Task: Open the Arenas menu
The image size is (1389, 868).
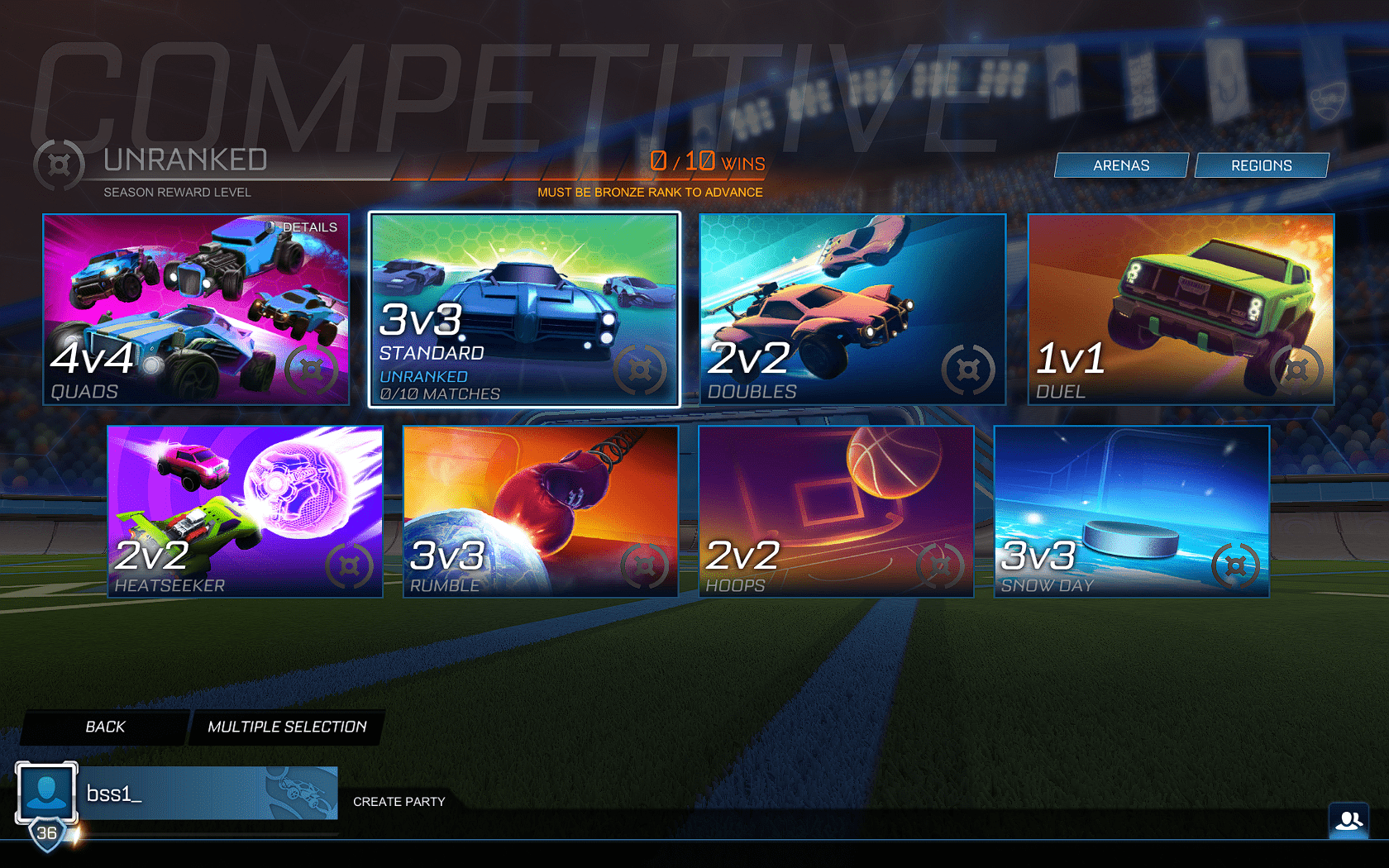Action: point(1121,165)
